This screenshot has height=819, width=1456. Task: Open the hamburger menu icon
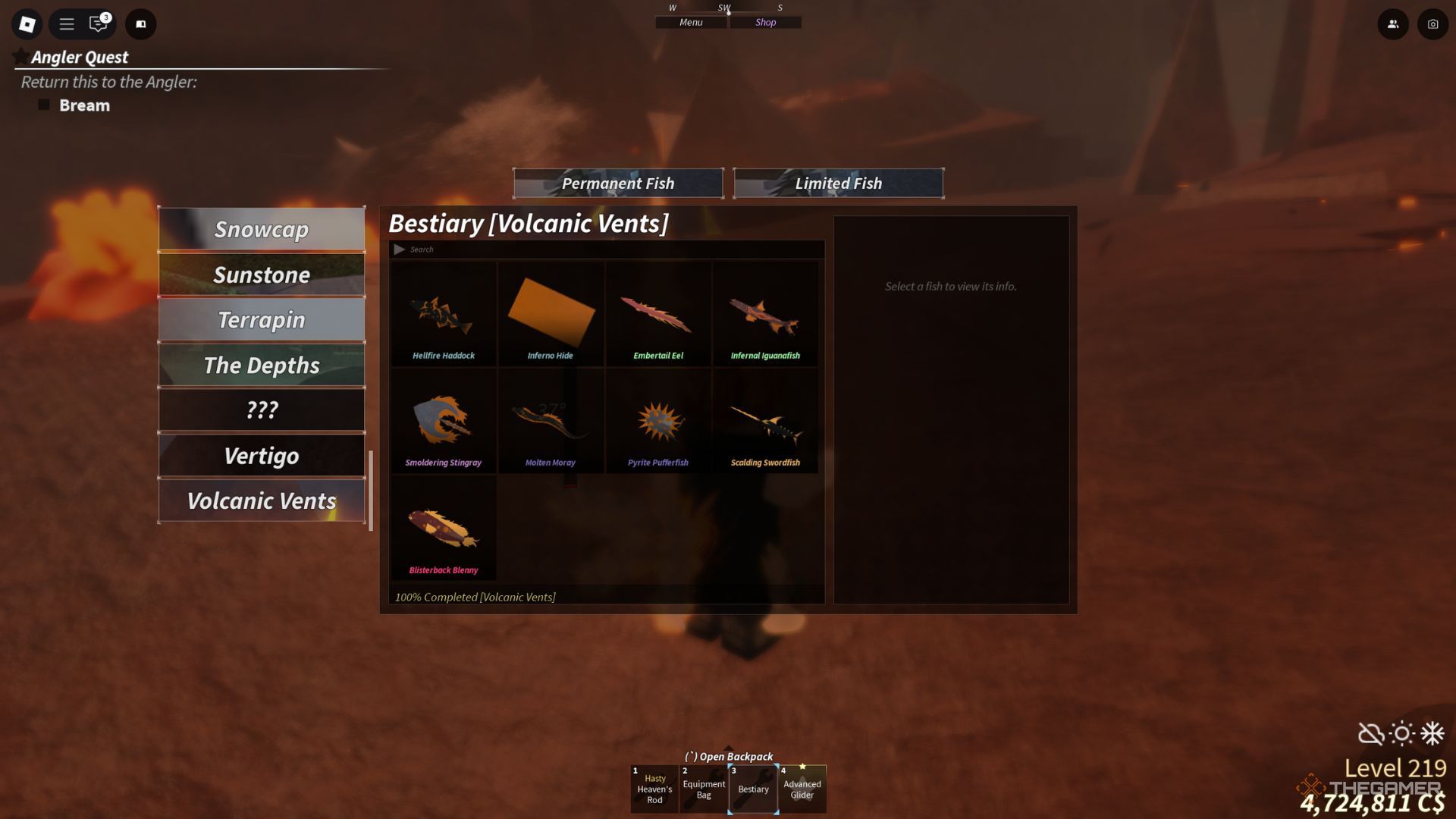click(x=67, y=24)
